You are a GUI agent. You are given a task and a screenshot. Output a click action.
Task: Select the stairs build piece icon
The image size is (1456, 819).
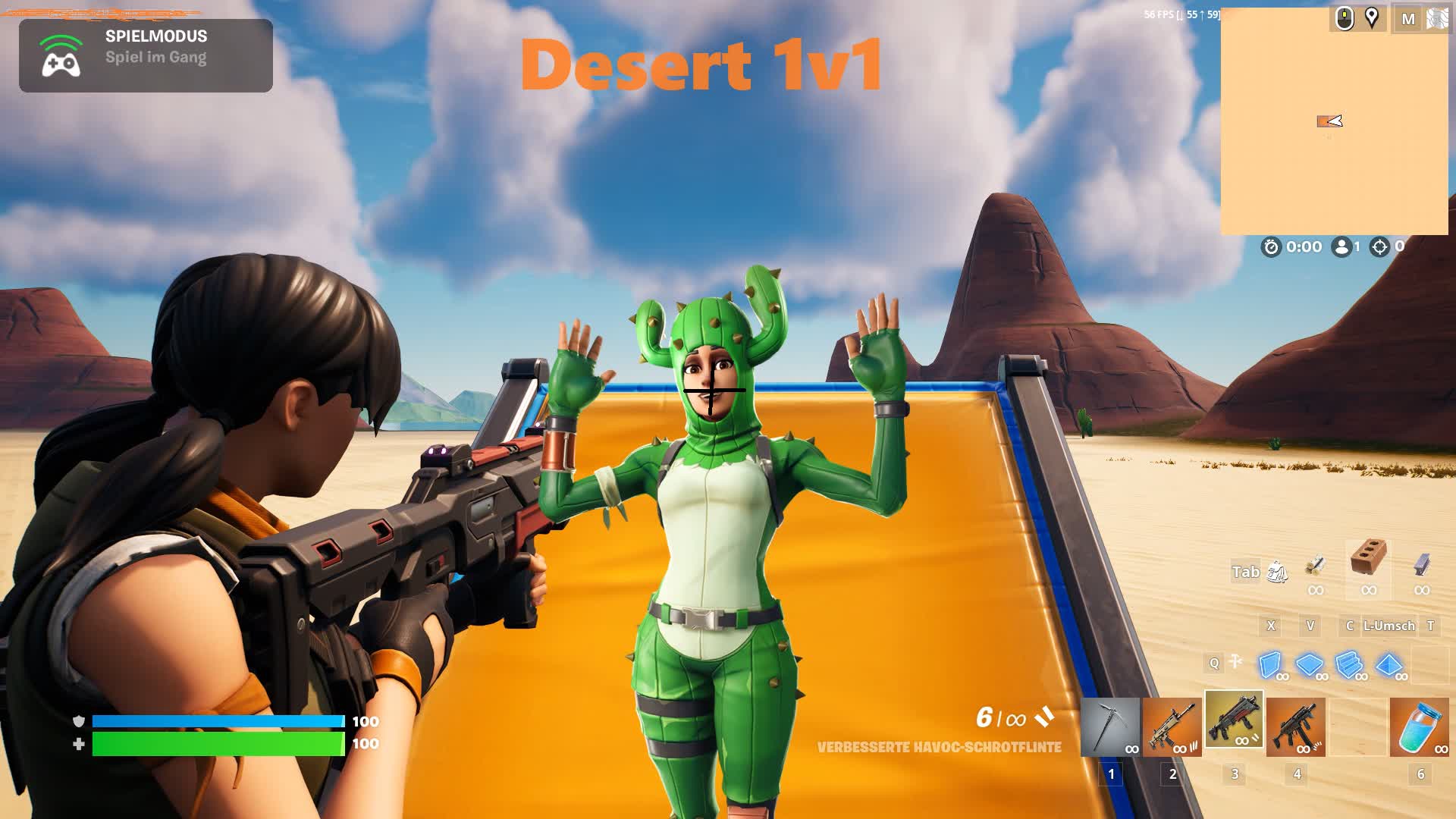coord(1348,664)
